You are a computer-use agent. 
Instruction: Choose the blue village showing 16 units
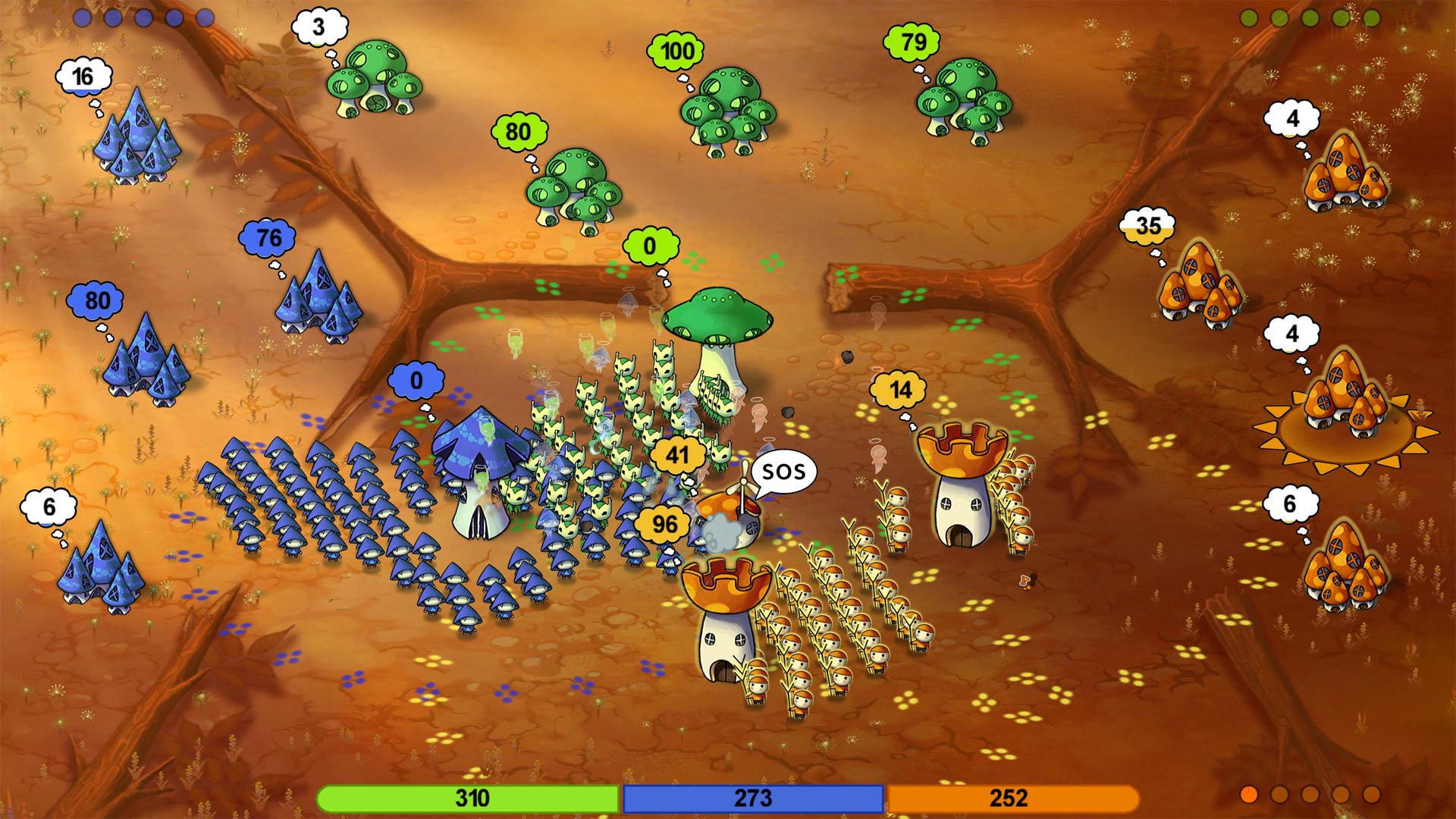coord(137,138)
